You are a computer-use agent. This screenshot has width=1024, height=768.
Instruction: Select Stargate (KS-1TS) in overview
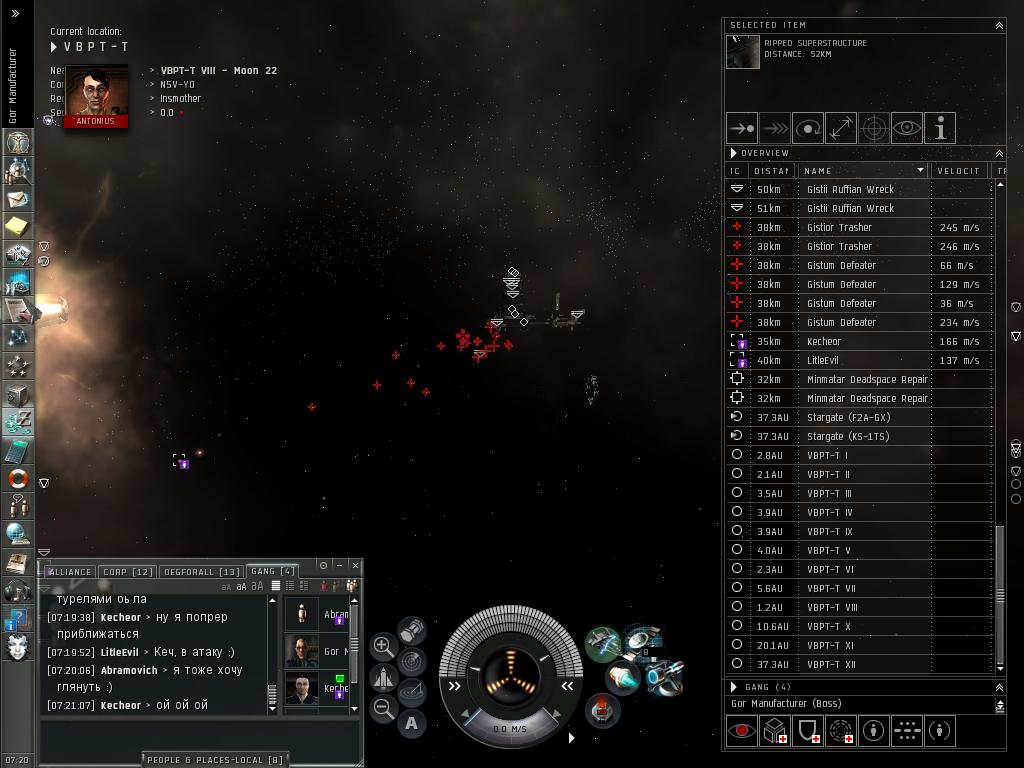[x=848, y=436]
